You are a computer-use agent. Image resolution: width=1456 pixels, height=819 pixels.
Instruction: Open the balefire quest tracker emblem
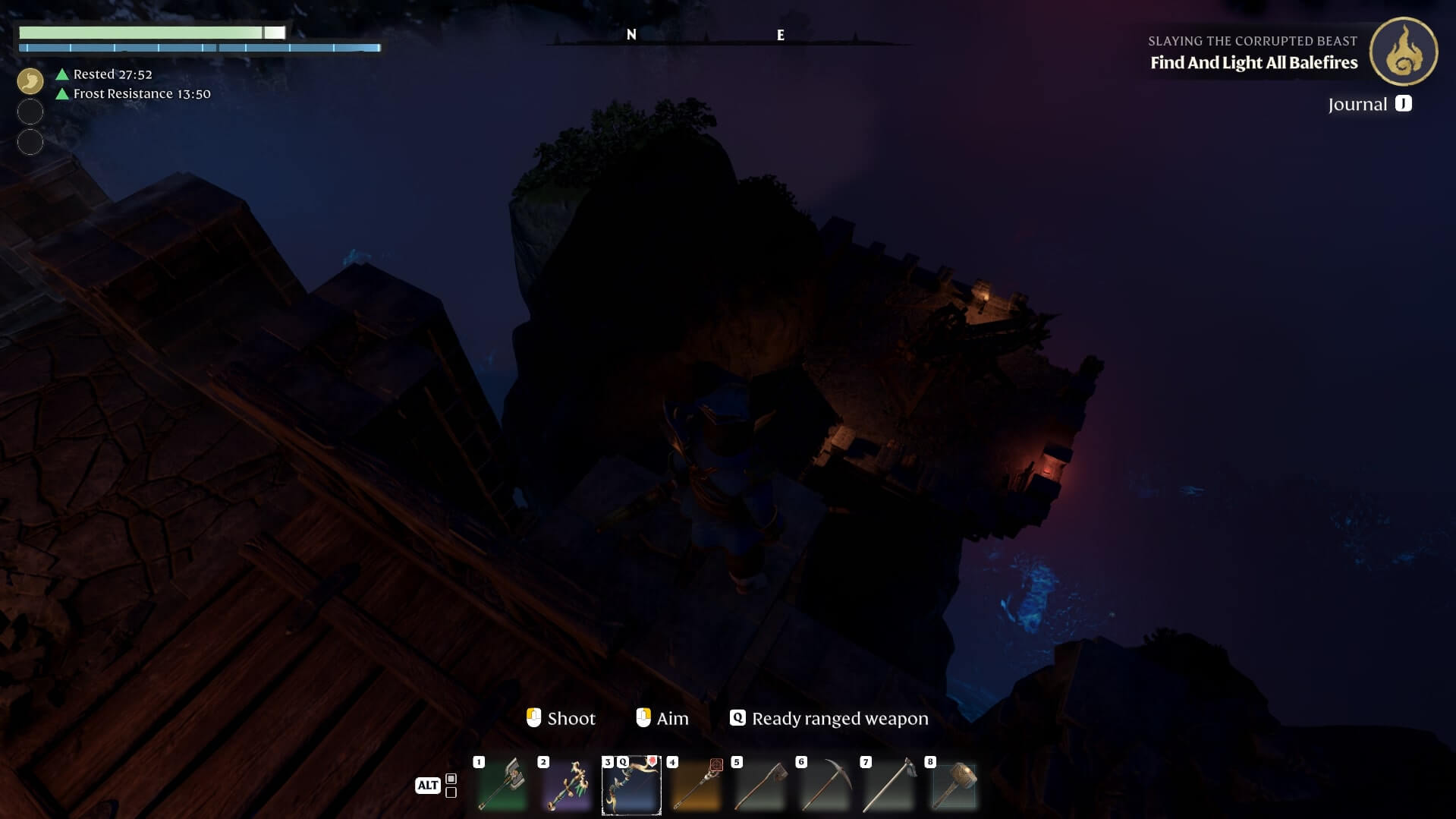1403,52
